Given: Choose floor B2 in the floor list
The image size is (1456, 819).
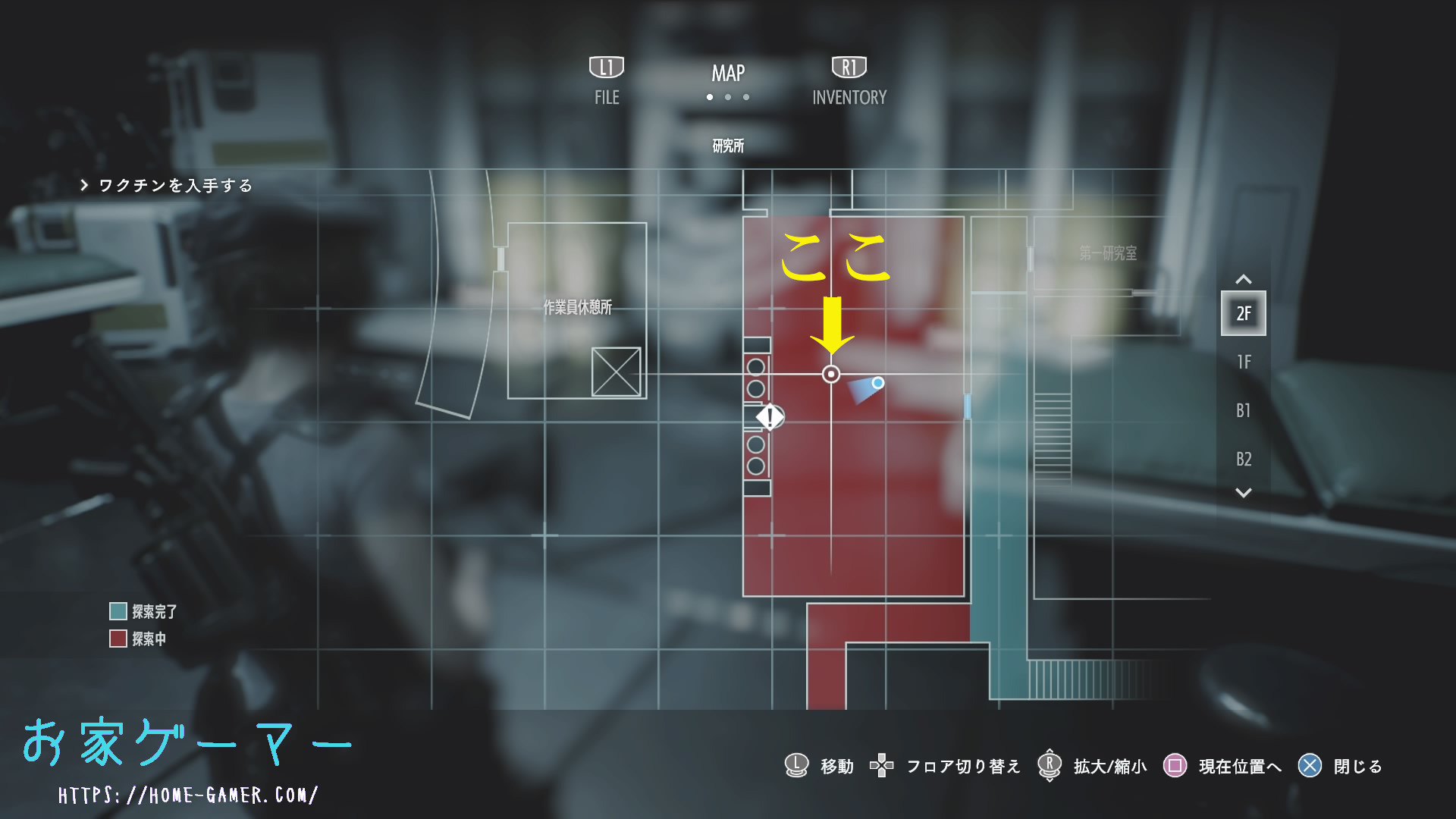Looking at the screenshot, I should click(1244, 459).
